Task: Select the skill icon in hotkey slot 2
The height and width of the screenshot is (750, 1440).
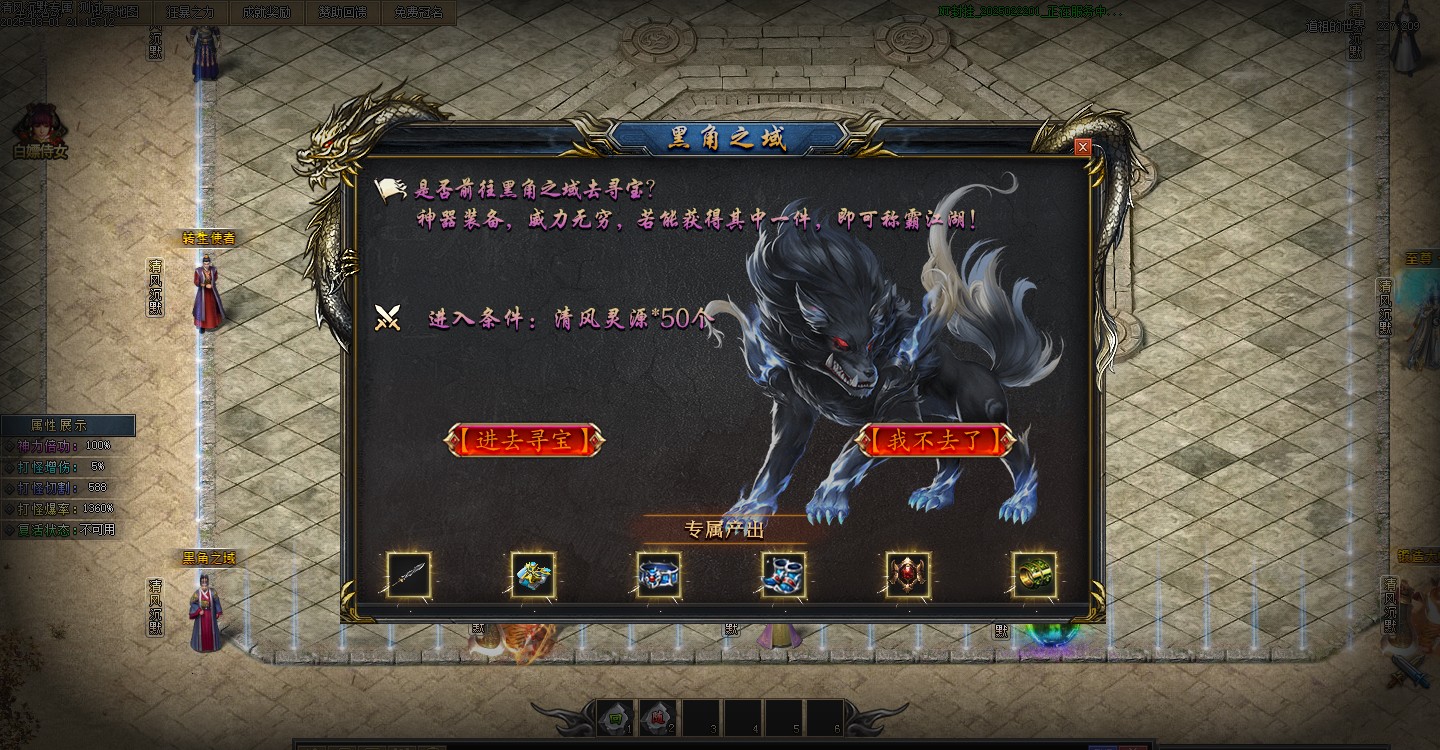Action: tap(657, 718)
